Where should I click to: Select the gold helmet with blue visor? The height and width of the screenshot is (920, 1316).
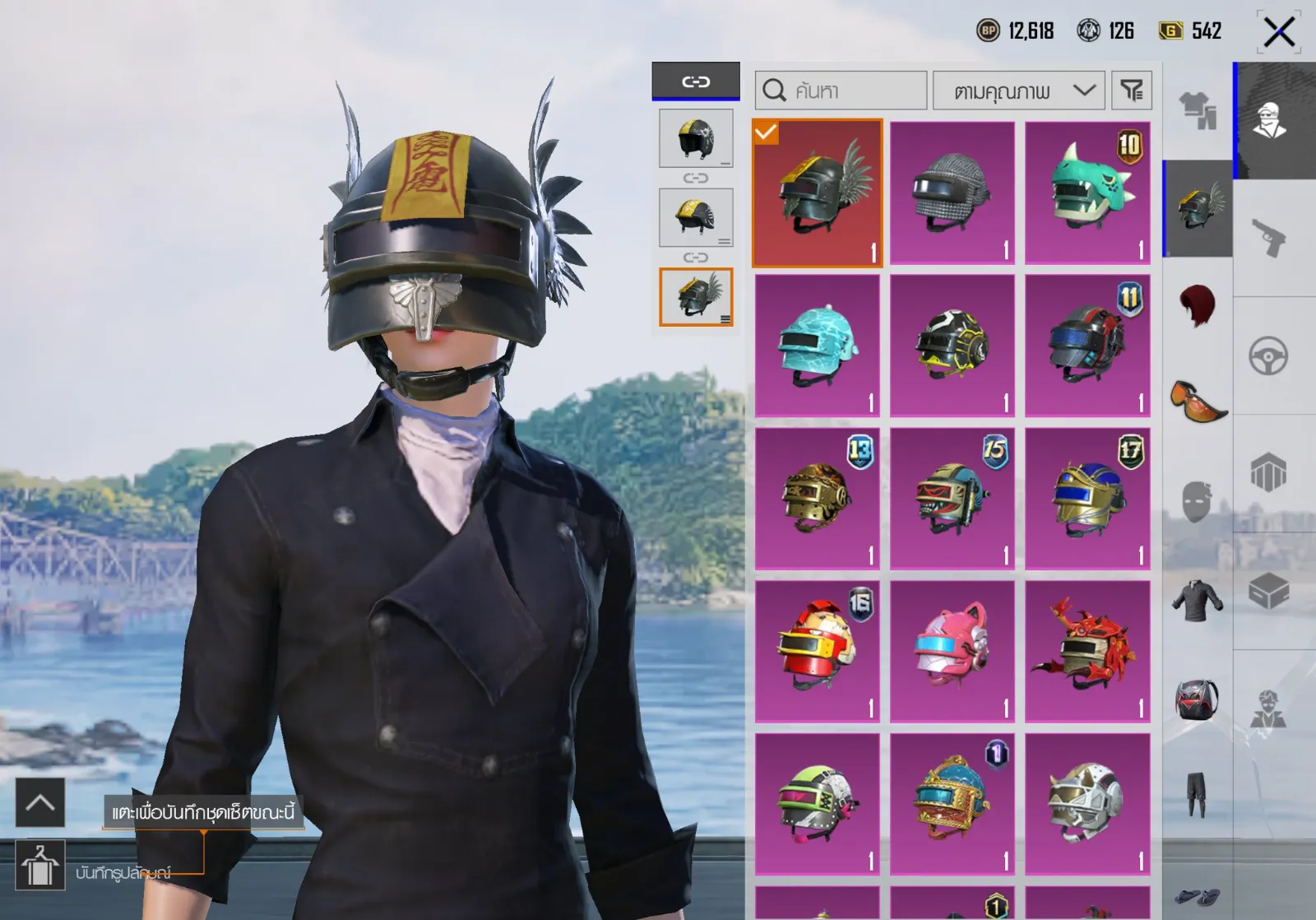[1087, 499]
